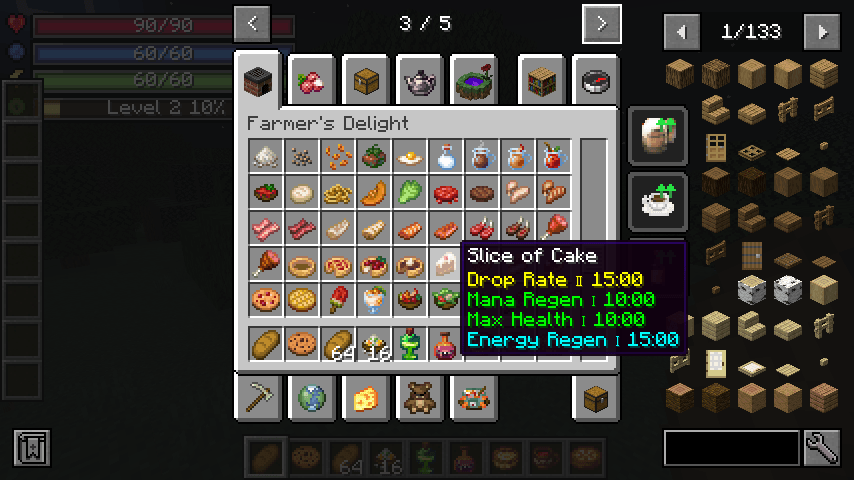Switch to the wooden chest tab

366,81
